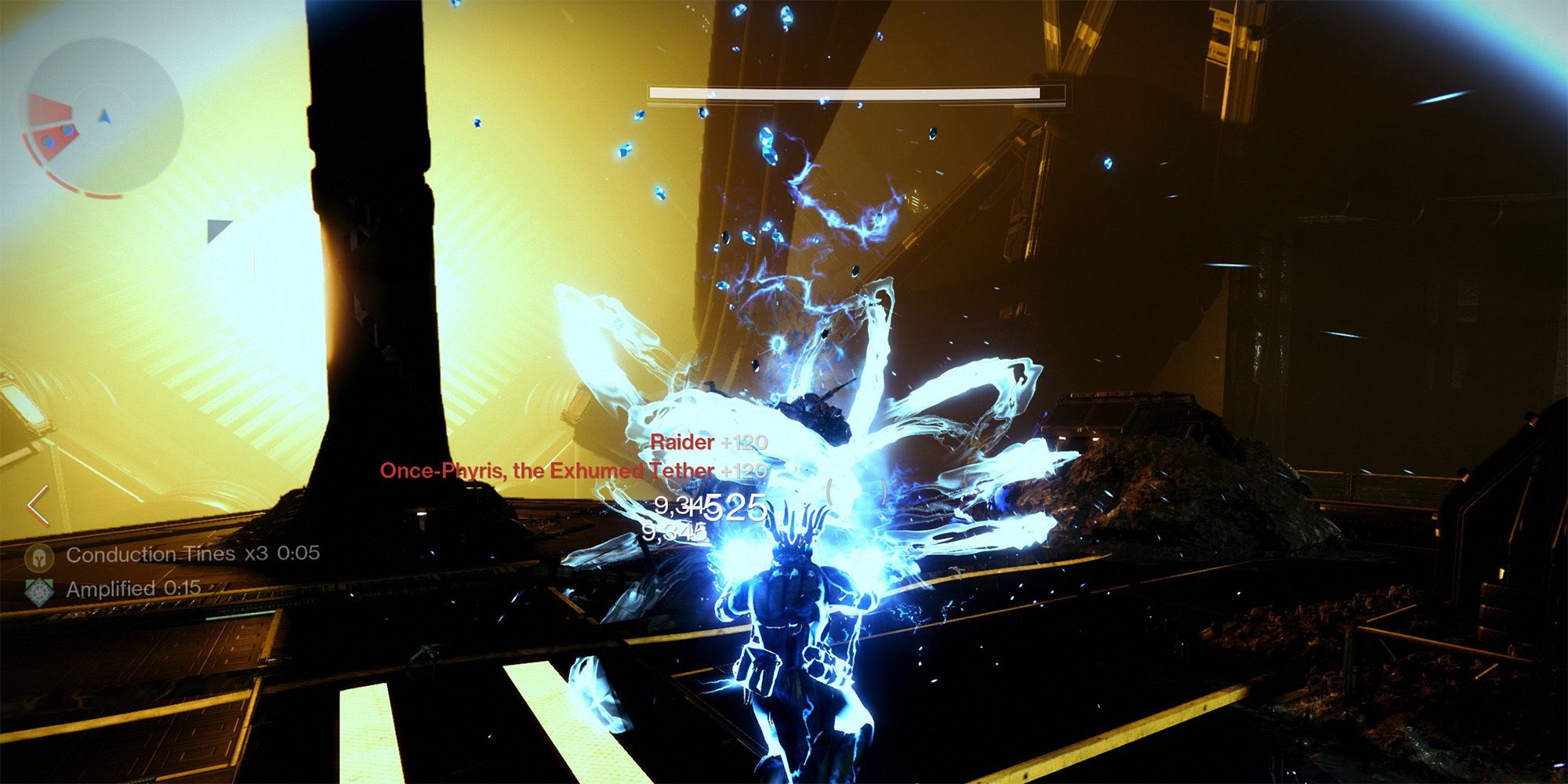Toggle the boss health bar display

(x=855, y=93)
